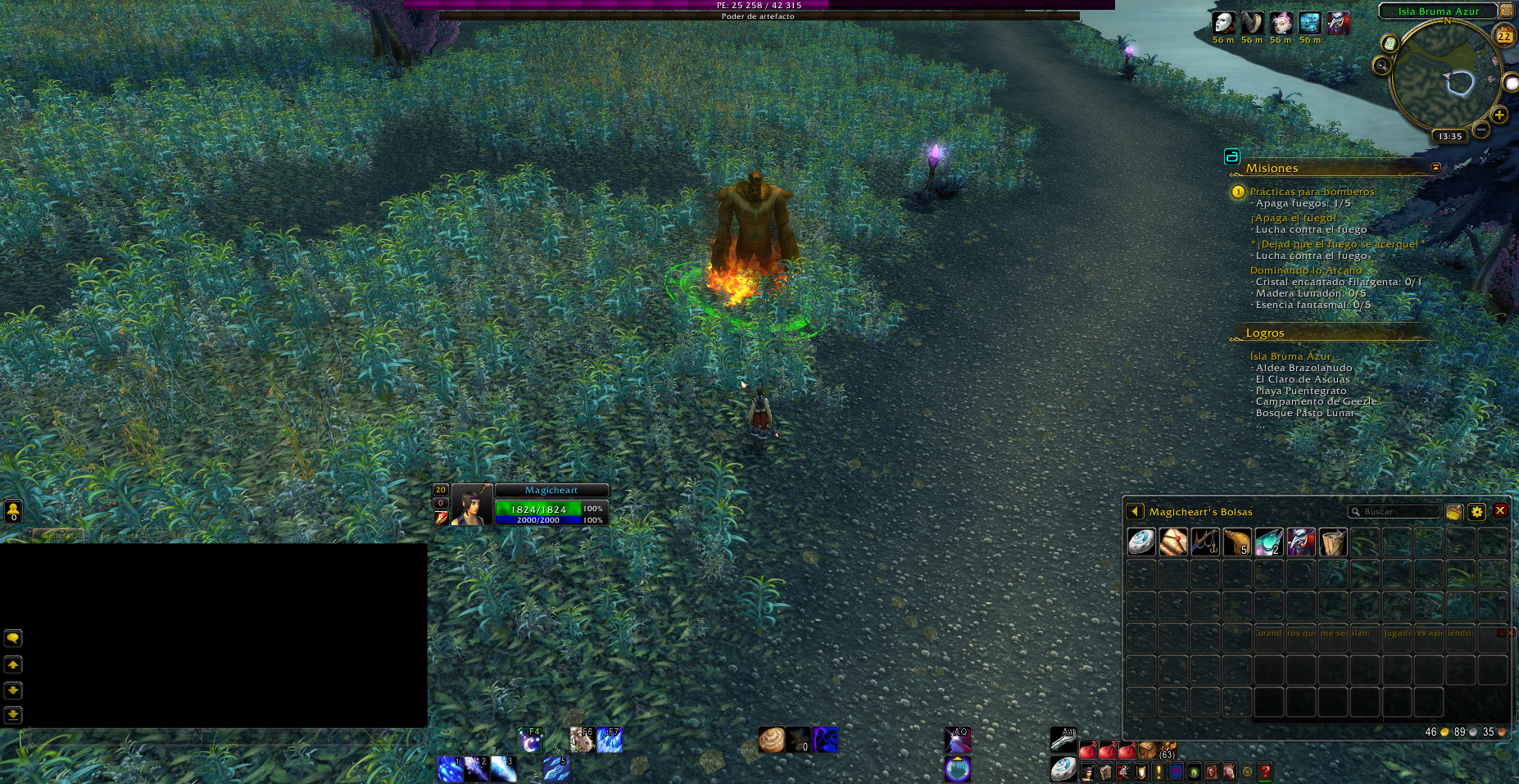Viewport: 1519px width, 784px height.
Task: Select the sealed letter item in the bag
Action: tap(1172, 542)
